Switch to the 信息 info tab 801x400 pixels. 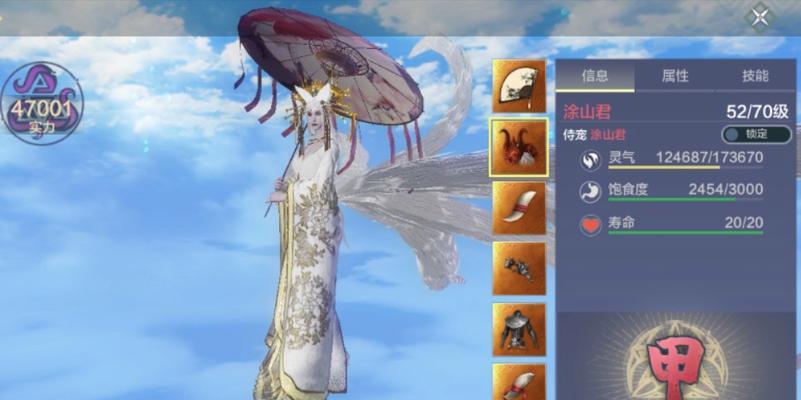pyautogui.click(x=595, y=76)
